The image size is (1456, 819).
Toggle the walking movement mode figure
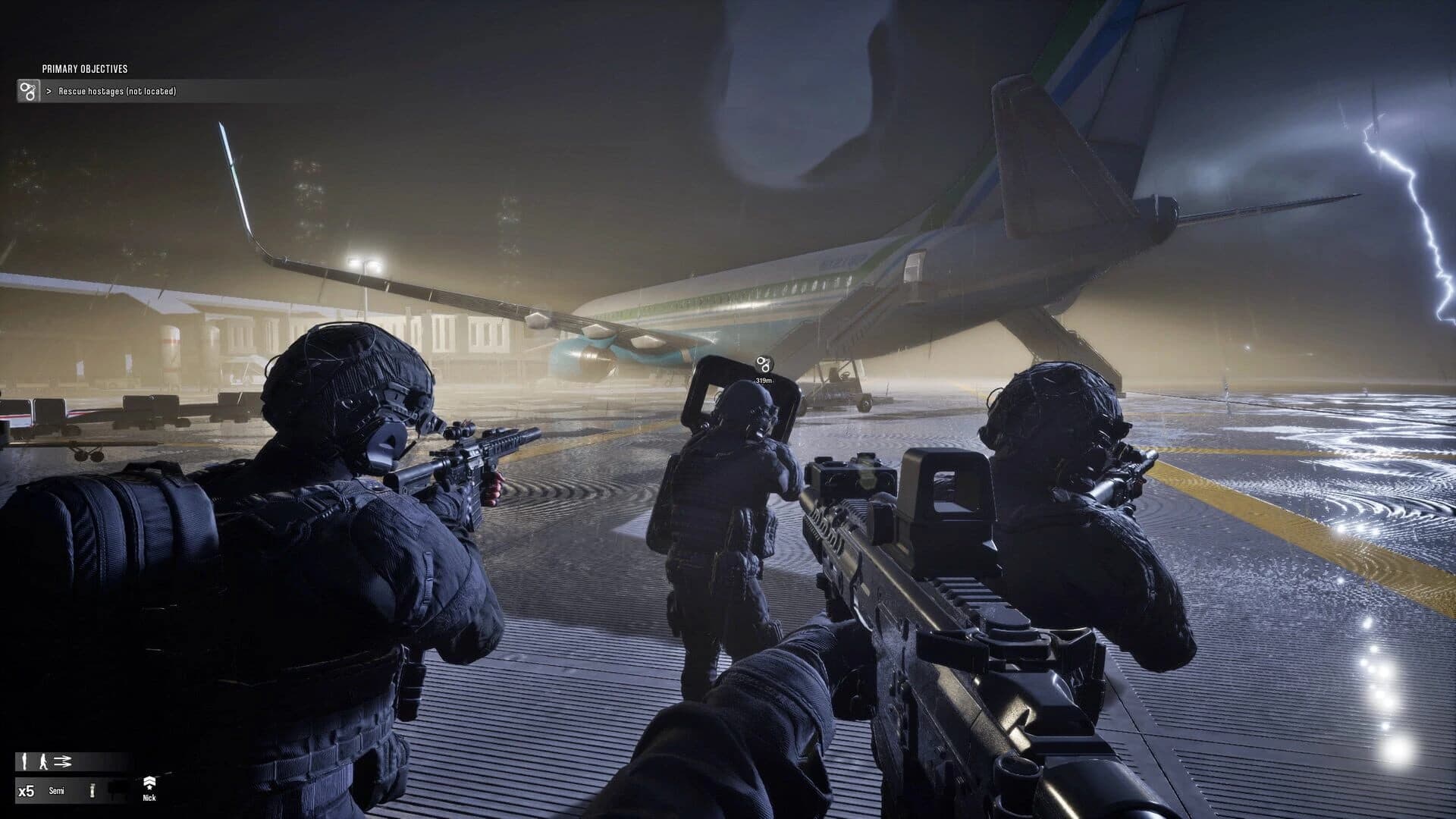pyautogui.click(x=43, y=761)
